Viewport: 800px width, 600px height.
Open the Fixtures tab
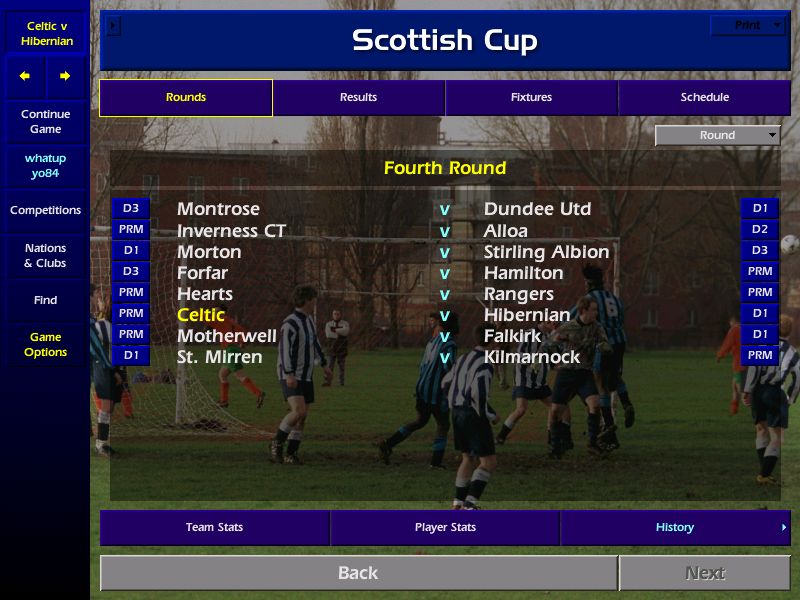[x=531, y=97]
